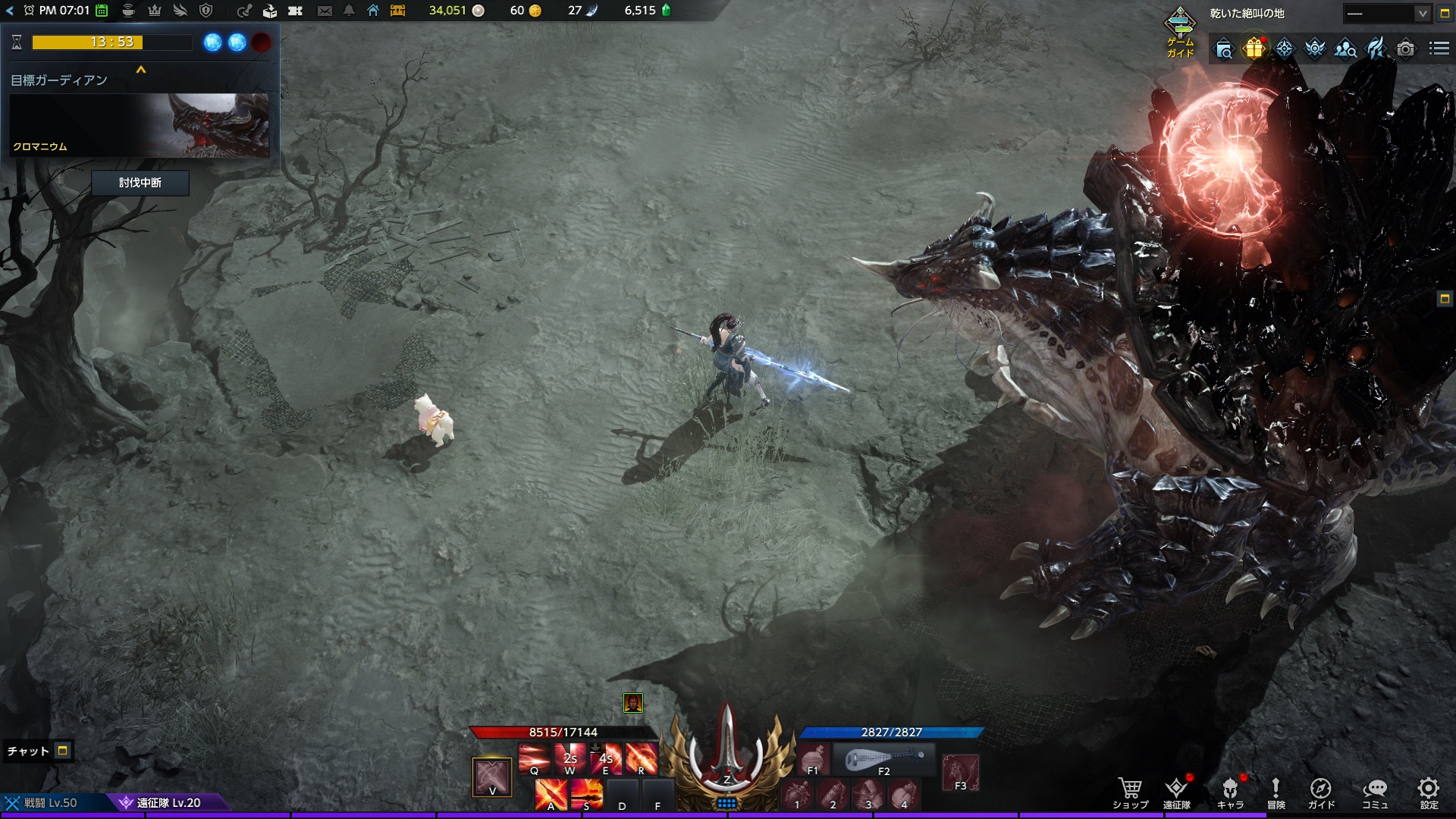Open the ショップ shop menu
Viewport: 1456px width, 819px height.
click(x=1130, y=792)
